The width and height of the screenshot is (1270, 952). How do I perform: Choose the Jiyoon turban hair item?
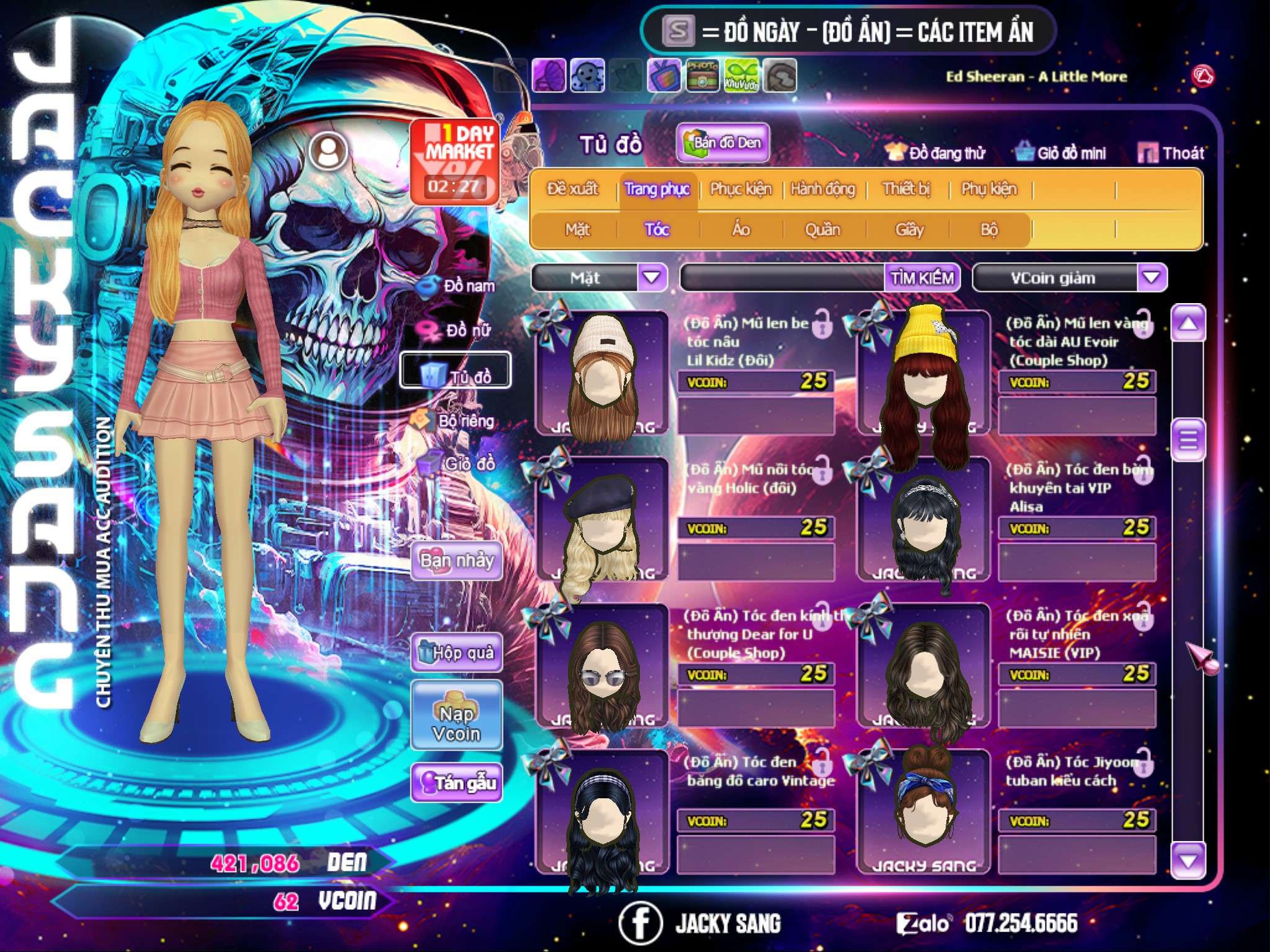tap(923, 811)
